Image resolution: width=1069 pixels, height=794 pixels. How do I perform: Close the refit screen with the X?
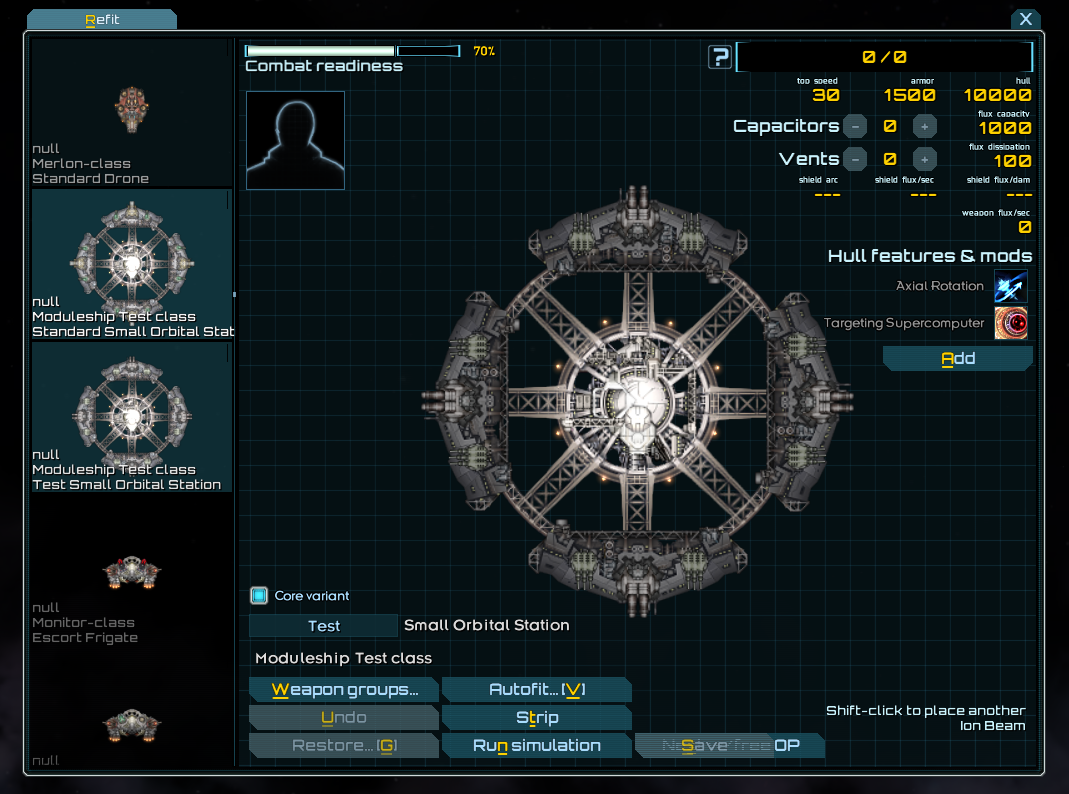(x=1026, y=19)
